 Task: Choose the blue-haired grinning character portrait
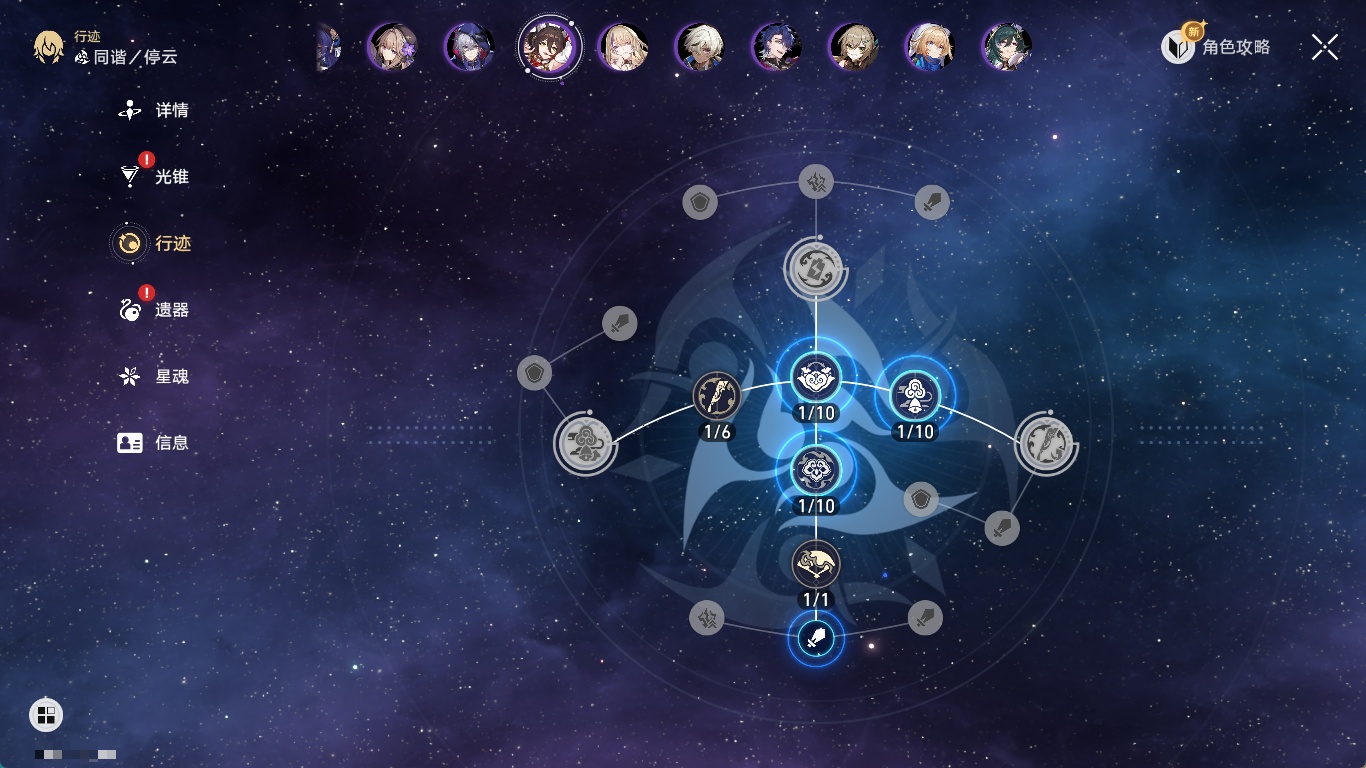tap(776, 47)
